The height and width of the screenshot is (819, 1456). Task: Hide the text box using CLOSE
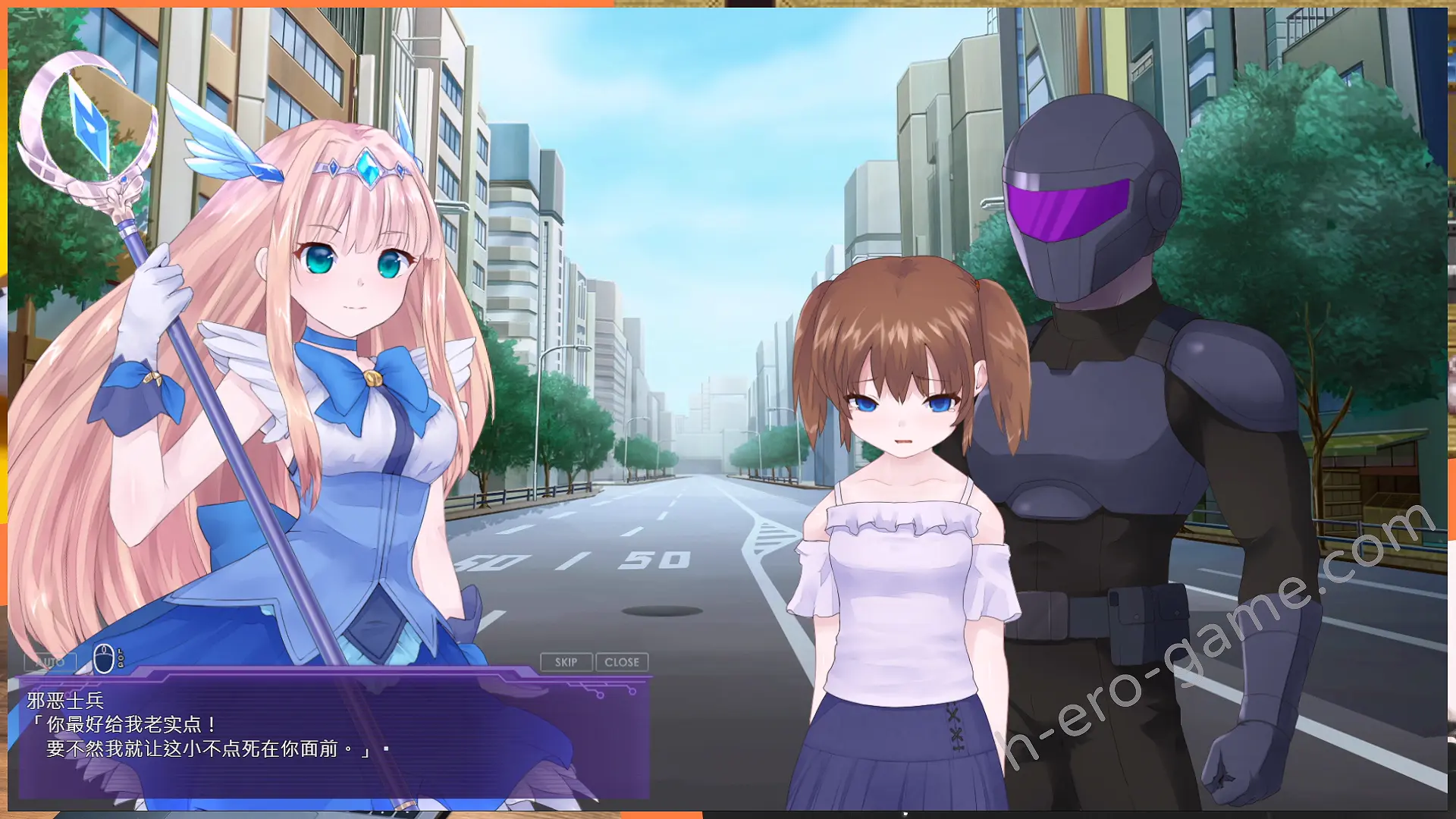[622, 662]
